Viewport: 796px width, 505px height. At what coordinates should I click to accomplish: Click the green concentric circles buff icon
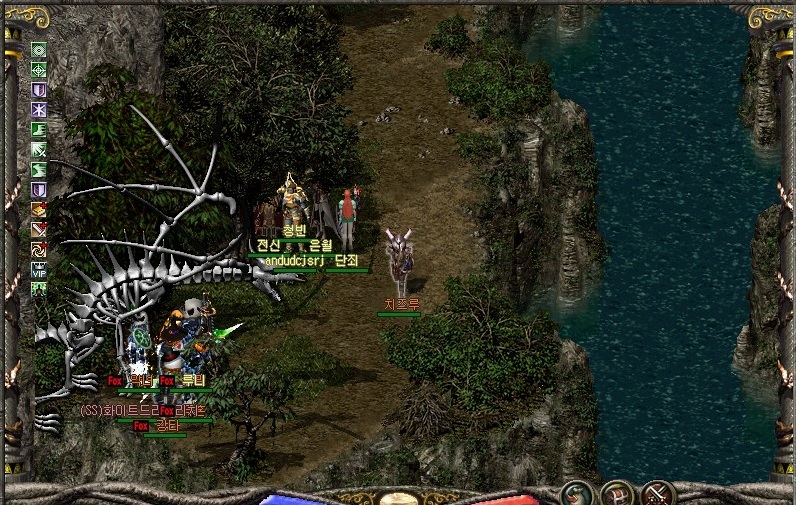click(39, 50)
